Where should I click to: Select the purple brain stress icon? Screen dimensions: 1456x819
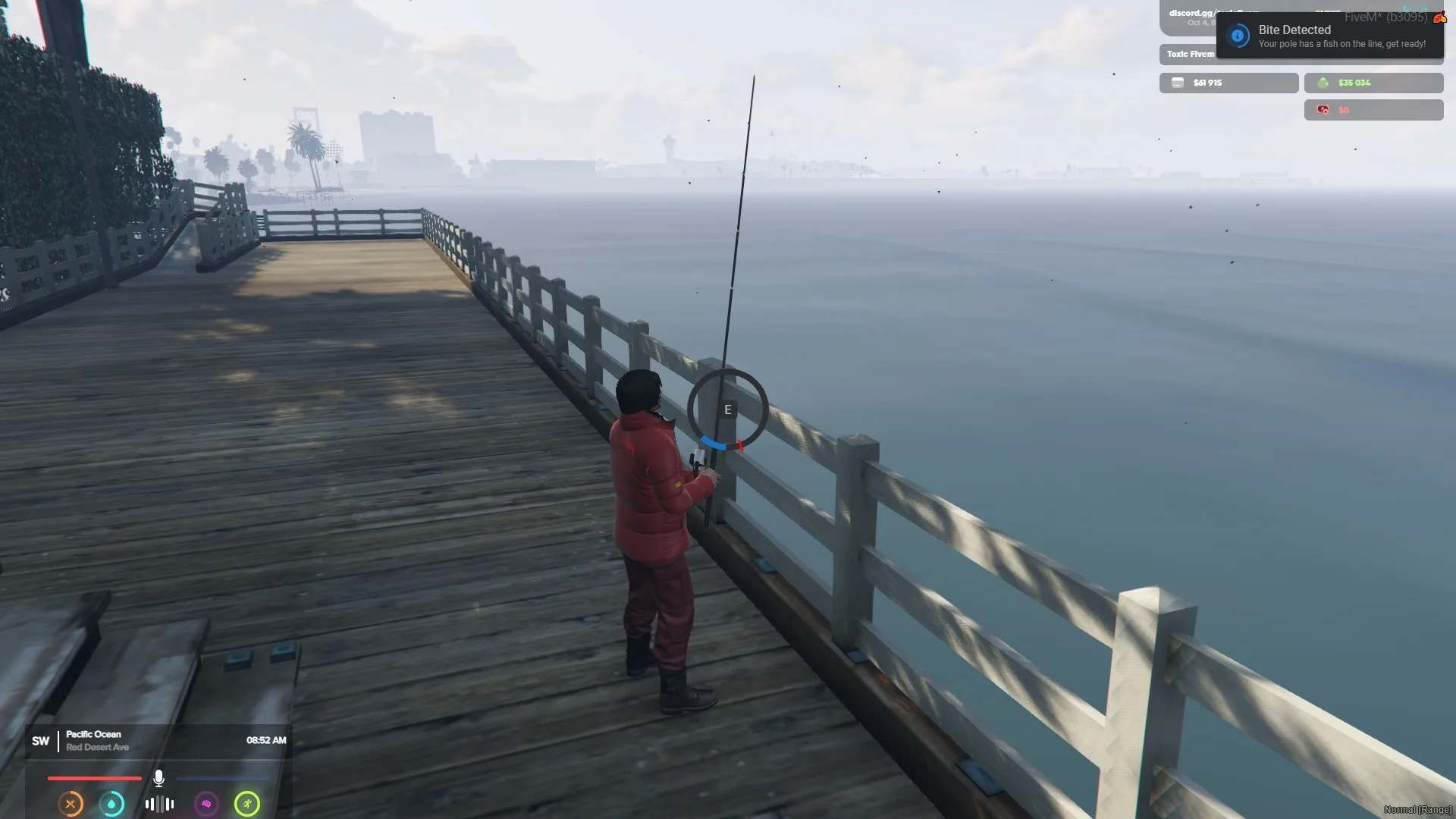tap(206, 804)
